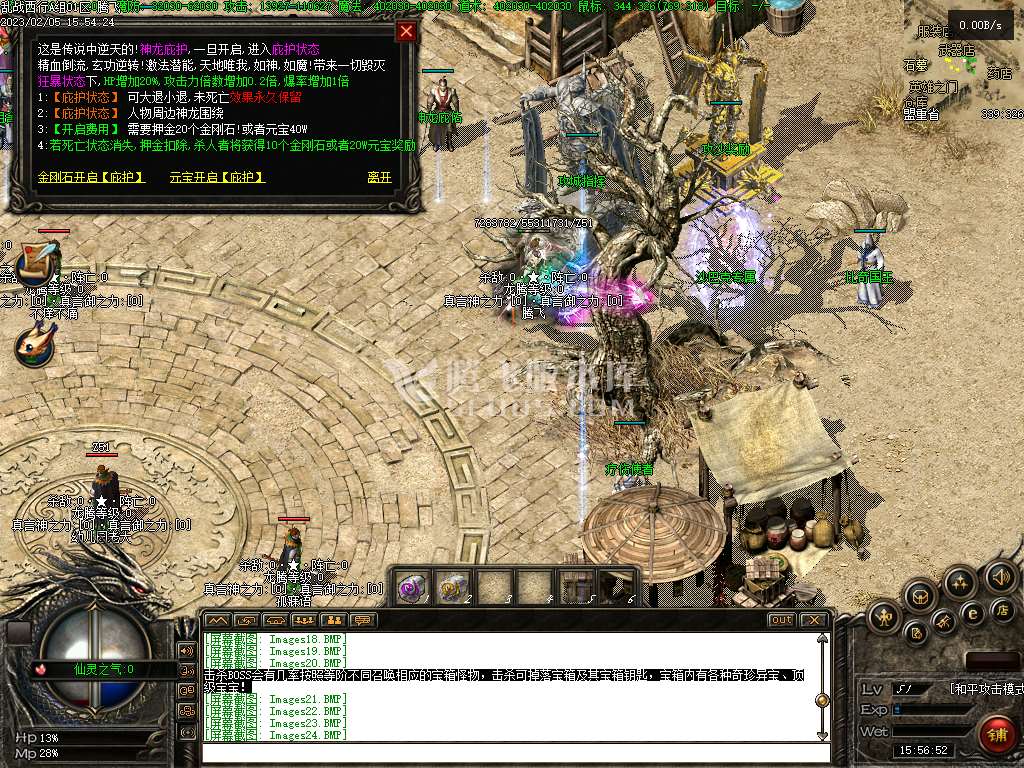This screenshot has width=1024, height=768.
Task: Click the winged bird mascot icon
Action: (35, 343)
